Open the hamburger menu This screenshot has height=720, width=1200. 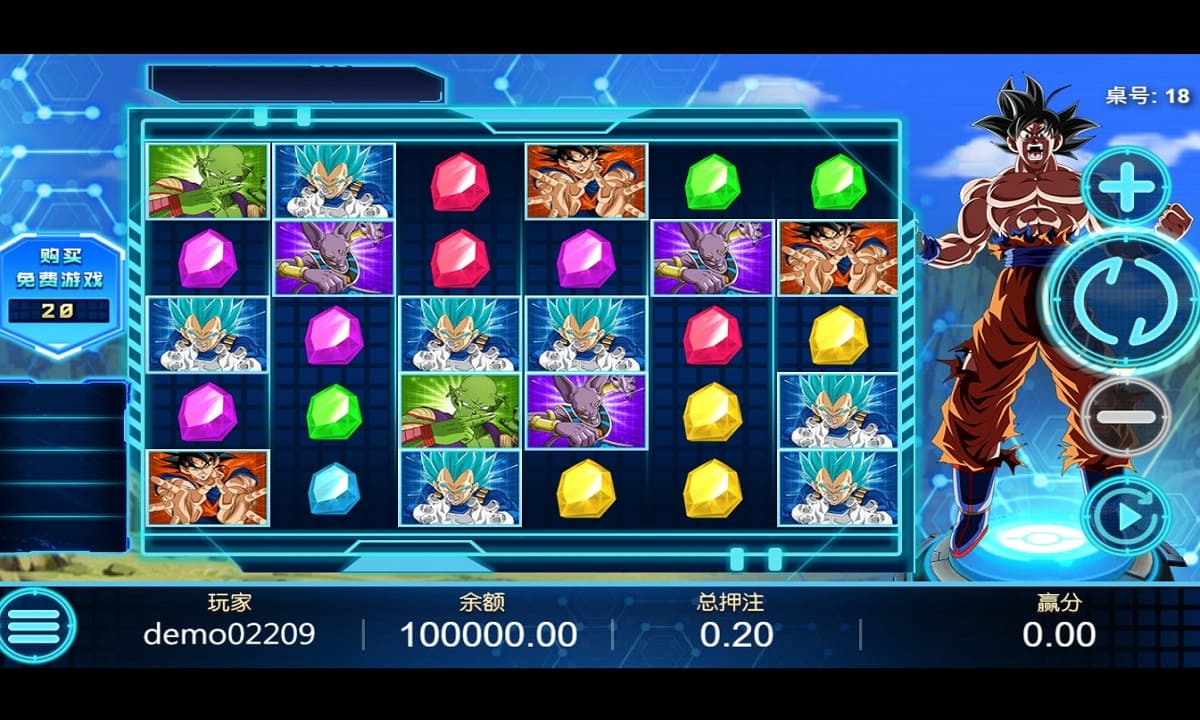click(x=36, y=627)
